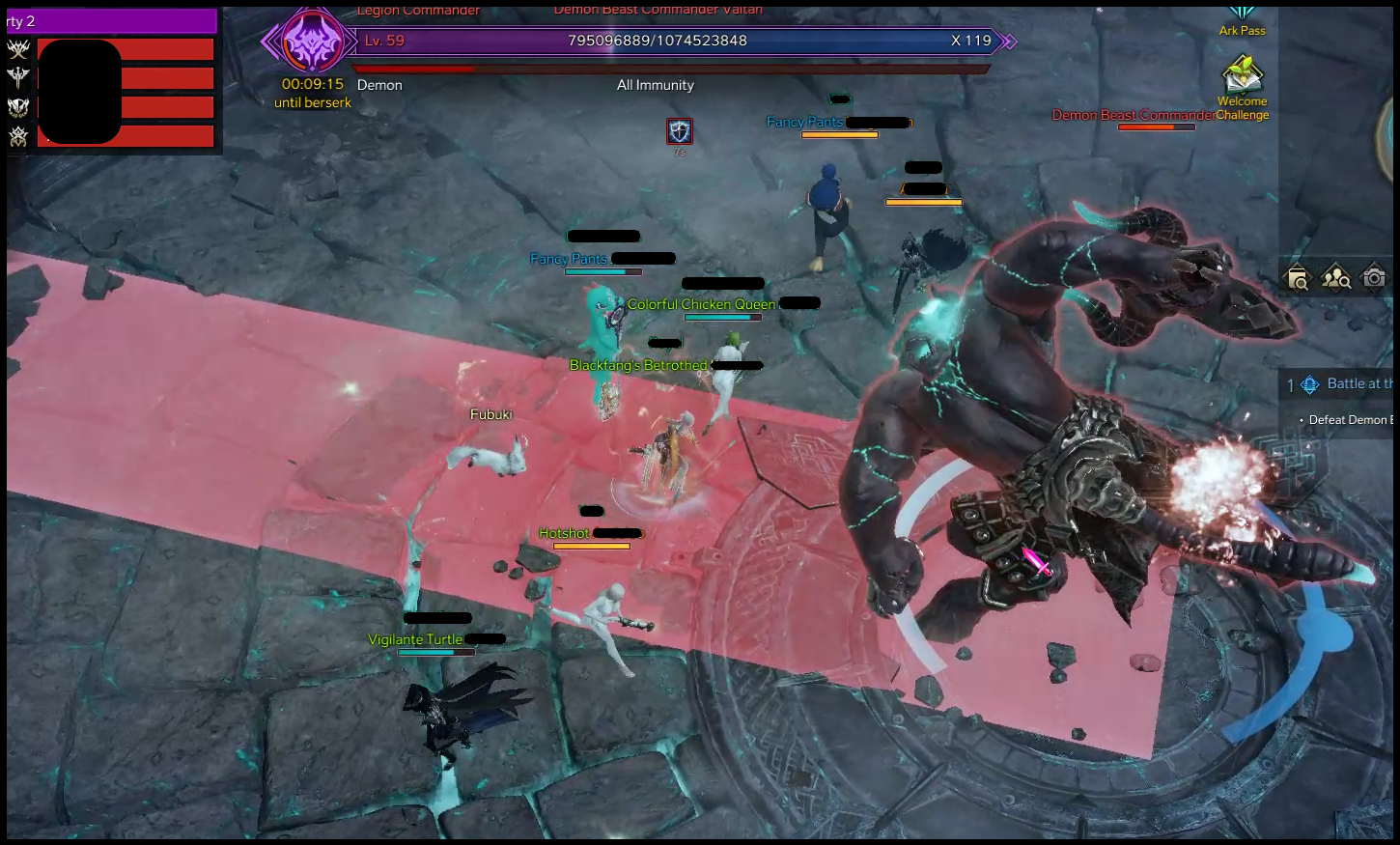
Task: Open the party search icon with two figures
Action: 1335,279
